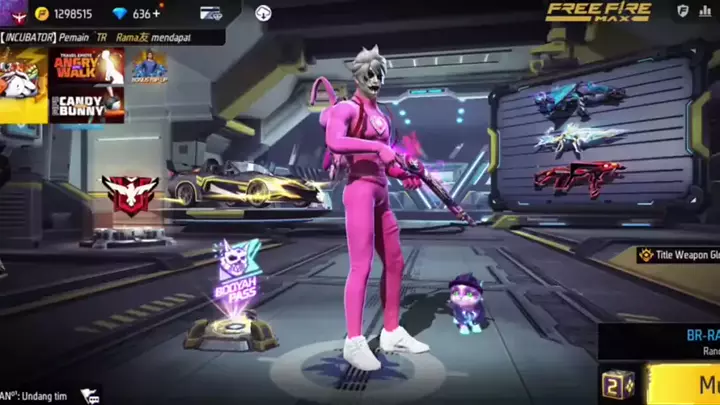
Task: Open the yellow event banner
Action: click(24, 84)
